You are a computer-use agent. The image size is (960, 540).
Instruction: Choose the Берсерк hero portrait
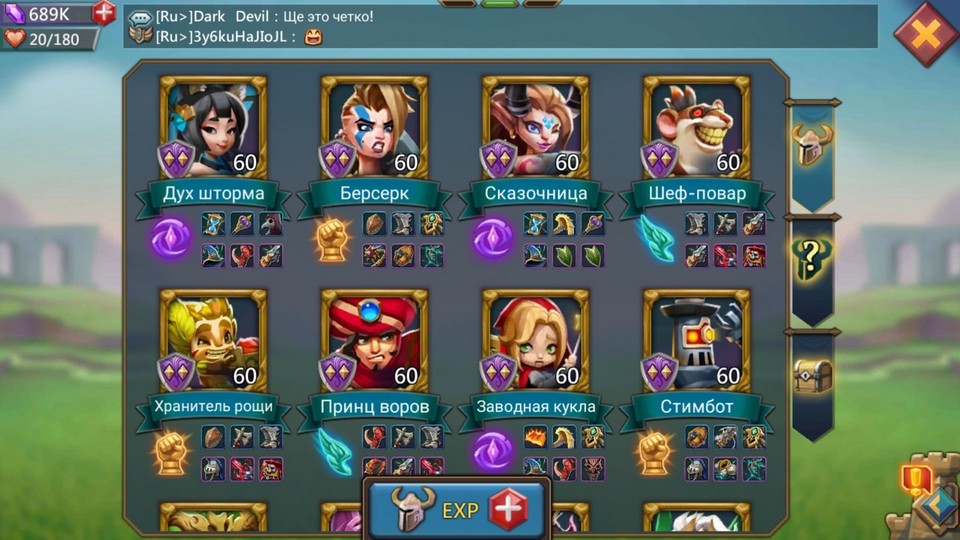374,127
